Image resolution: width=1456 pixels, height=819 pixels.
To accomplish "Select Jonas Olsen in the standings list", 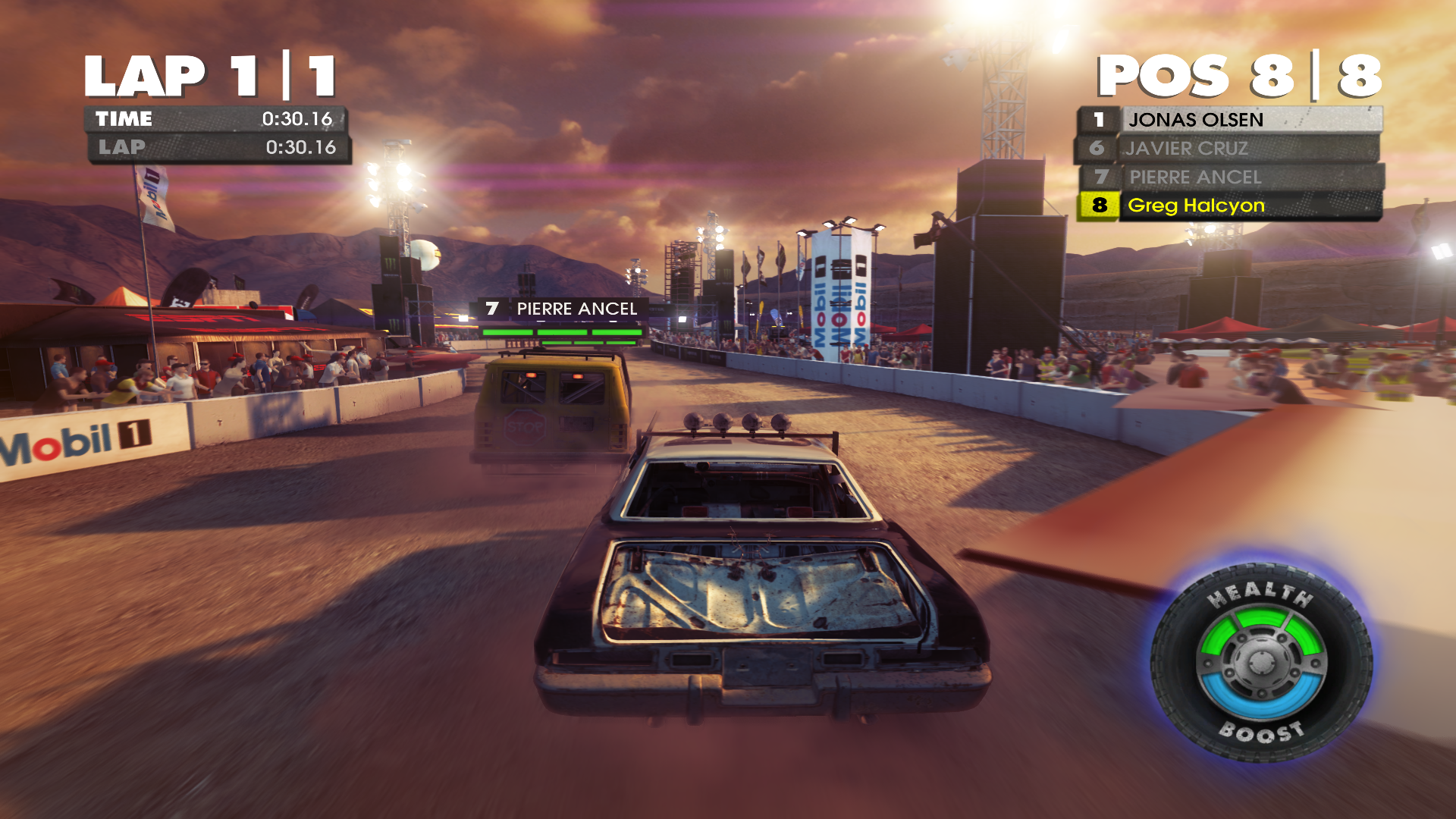I will pos(1230,120).
